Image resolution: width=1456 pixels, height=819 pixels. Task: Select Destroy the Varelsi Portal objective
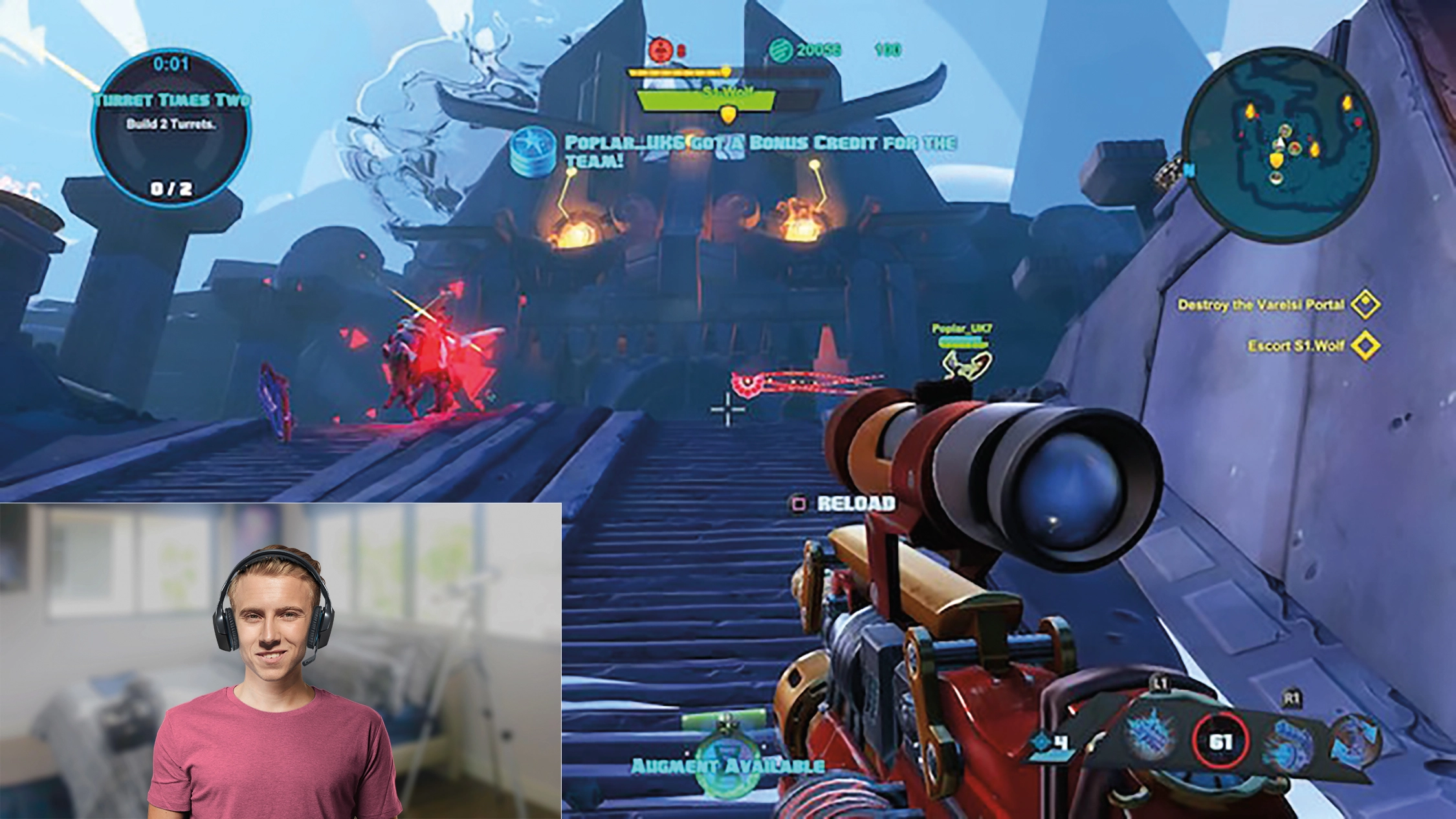tap(1261, 305)
